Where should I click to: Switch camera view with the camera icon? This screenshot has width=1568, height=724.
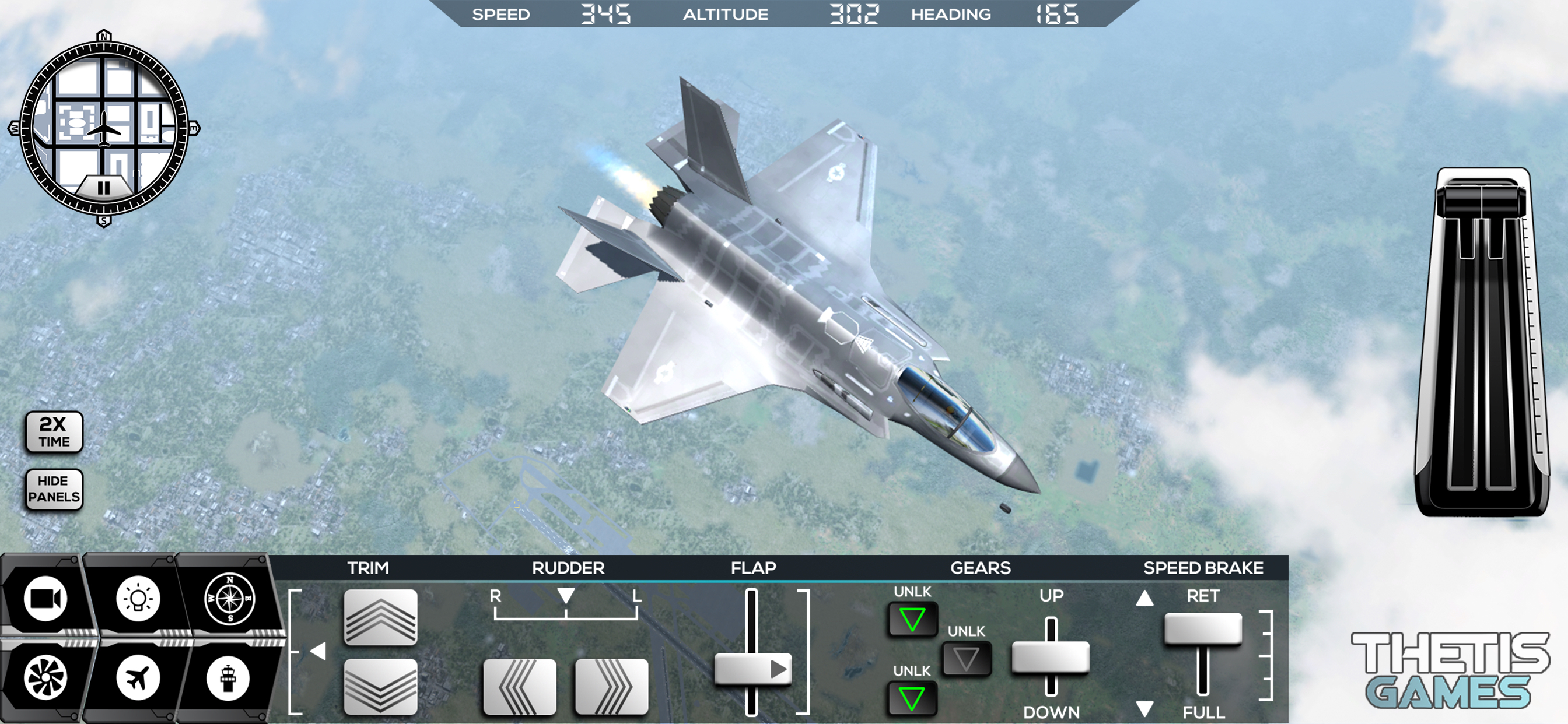[x=45, y=599]
